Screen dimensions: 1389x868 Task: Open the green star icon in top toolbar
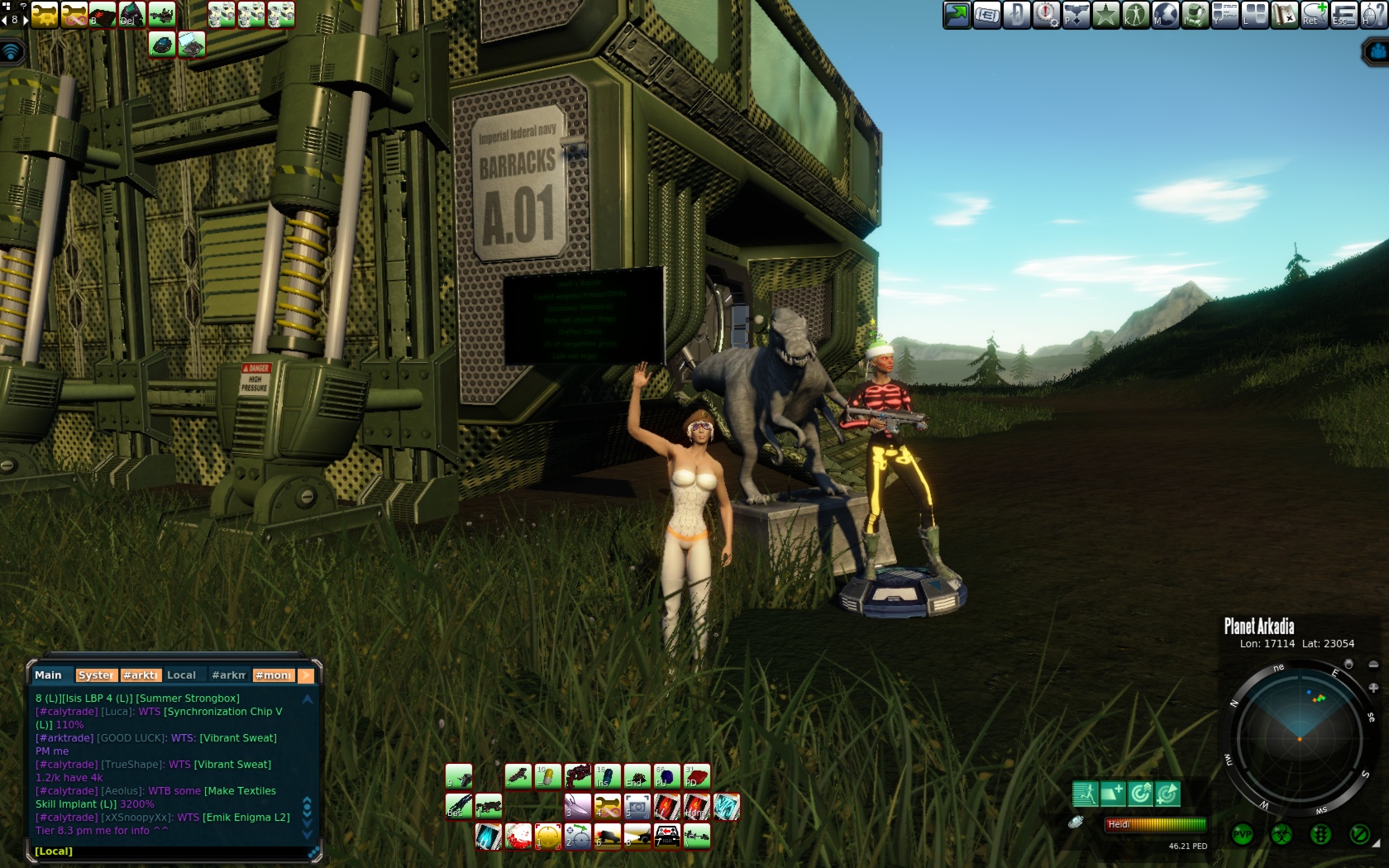[x=1105, y=14]
